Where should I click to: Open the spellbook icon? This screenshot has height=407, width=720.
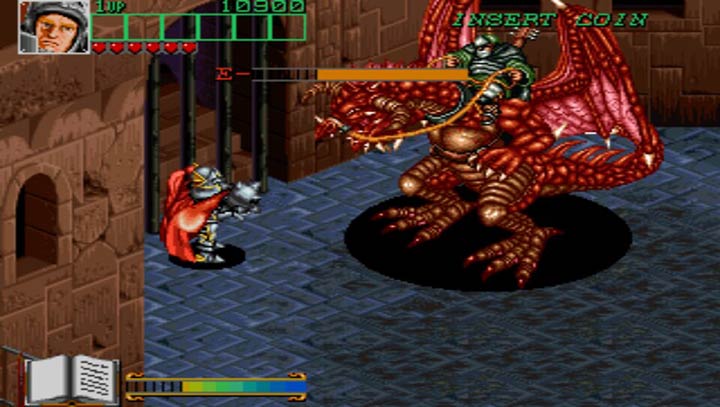[72, 378]
